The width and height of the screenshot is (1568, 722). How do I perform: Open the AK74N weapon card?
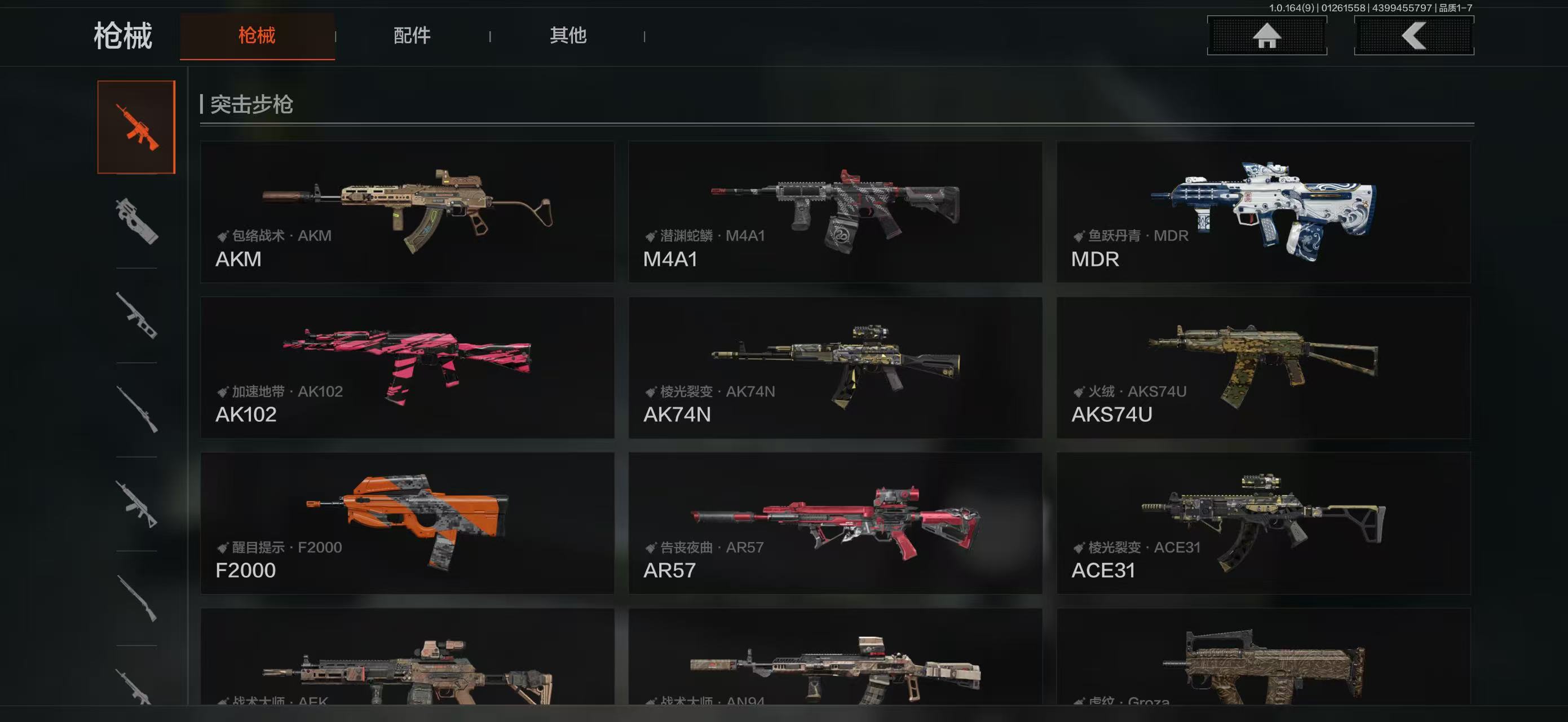tap(835, 368)
